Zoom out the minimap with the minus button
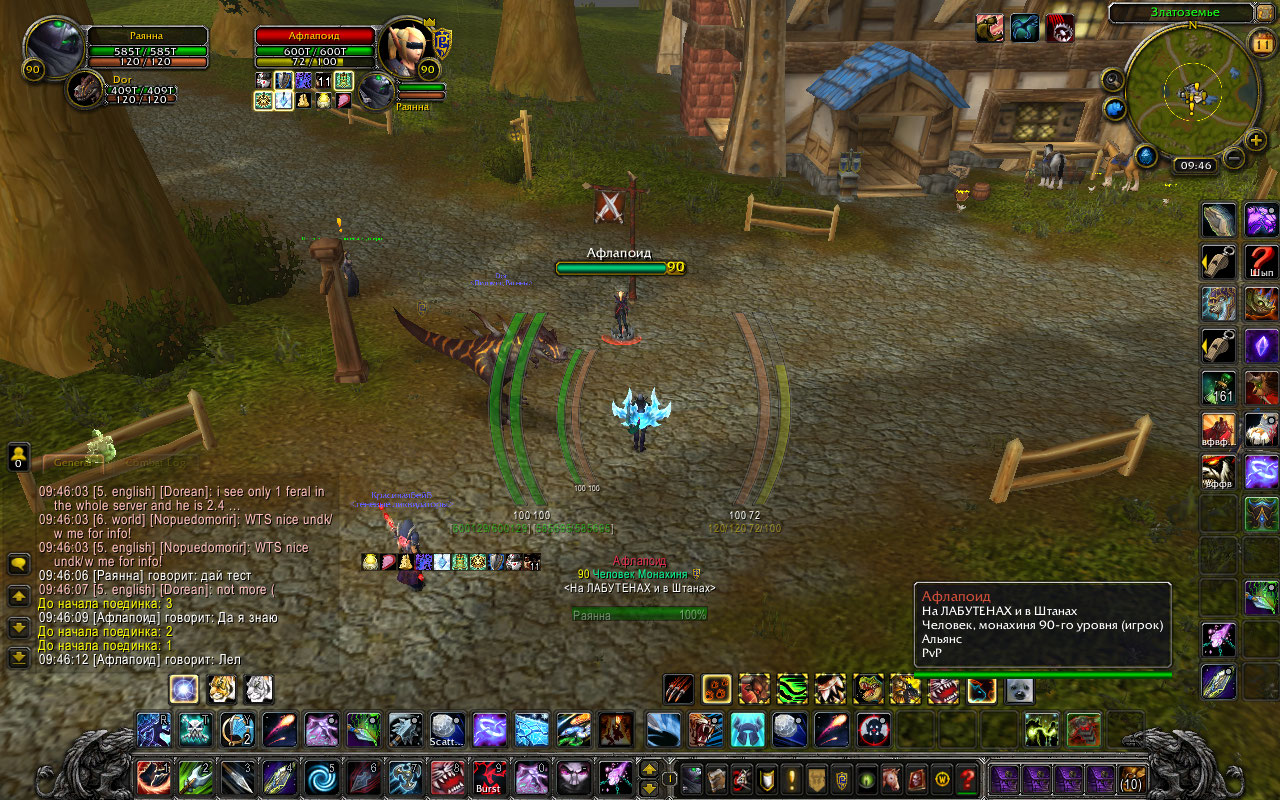Screen dimensions: 1280x800 coord(1234,157)
